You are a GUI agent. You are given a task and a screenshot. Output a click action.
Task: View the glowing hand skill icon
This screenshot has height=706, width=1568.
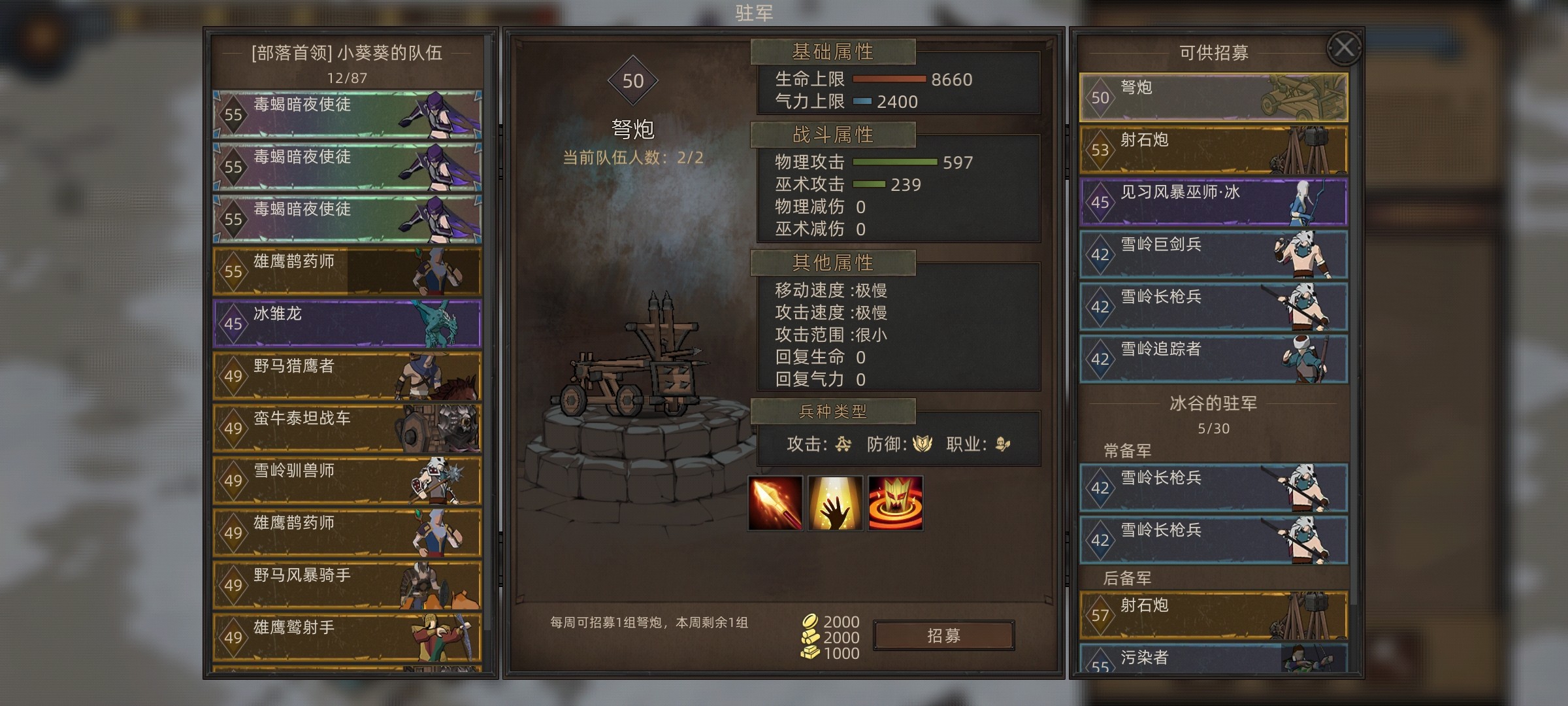coord(836,503)
